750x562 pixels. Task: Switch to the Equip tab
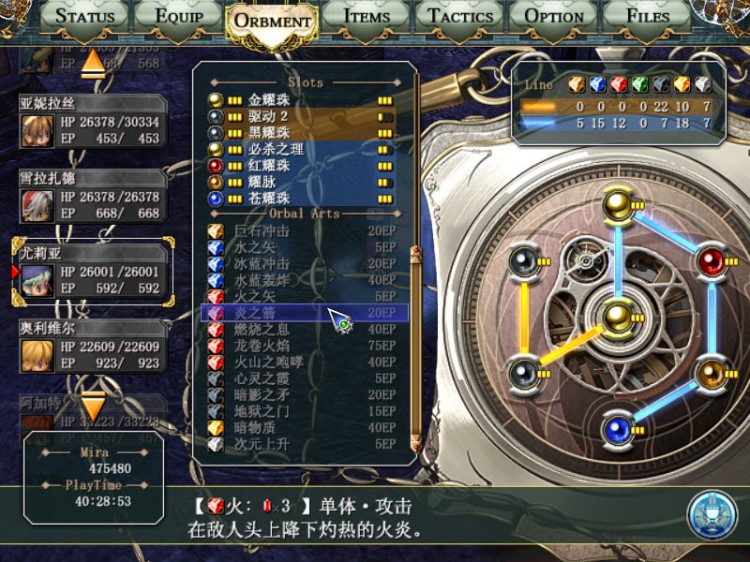coord(176,16)
